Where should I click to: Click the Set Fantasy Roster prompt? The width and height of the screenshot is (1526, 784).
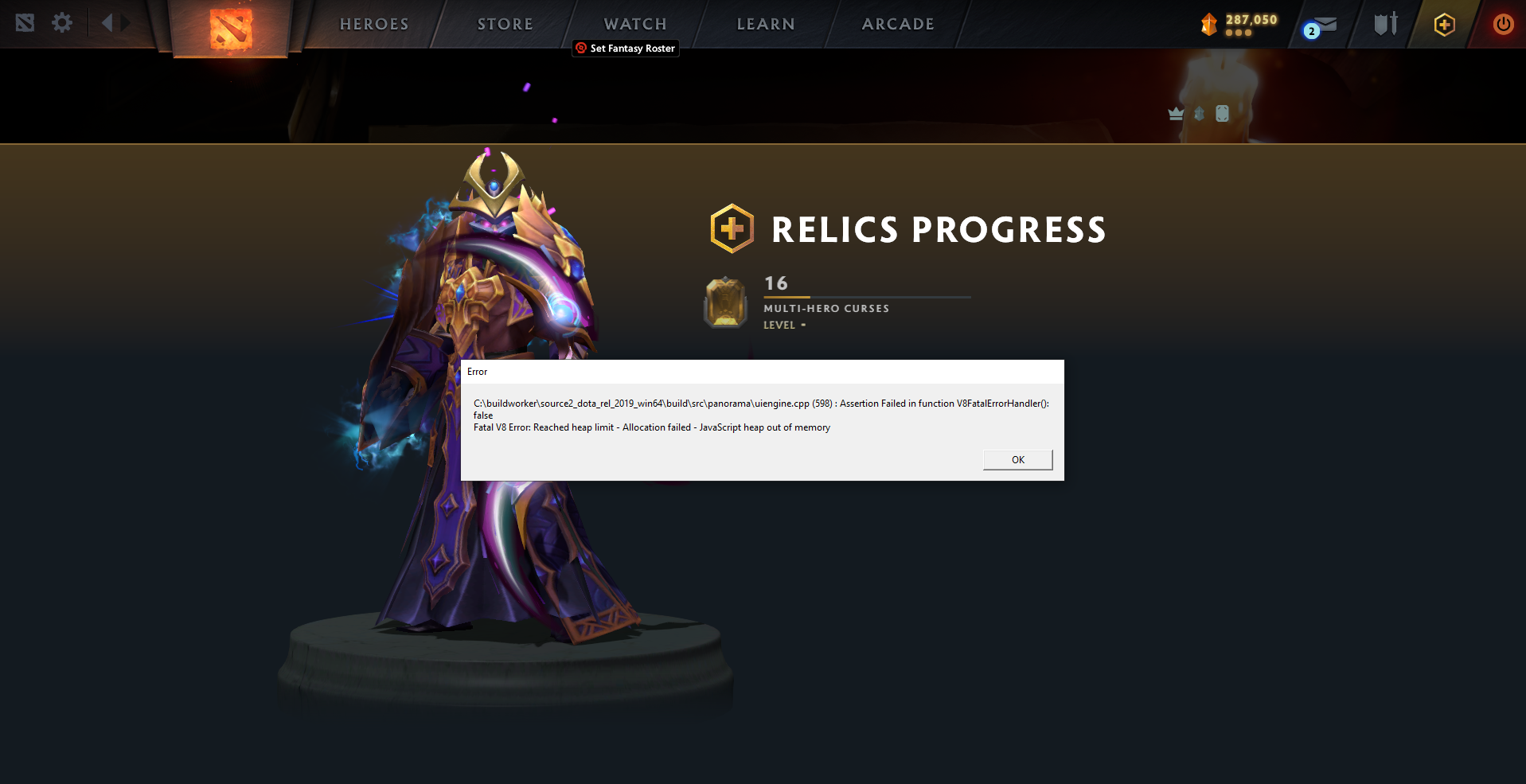coord(626,49)
